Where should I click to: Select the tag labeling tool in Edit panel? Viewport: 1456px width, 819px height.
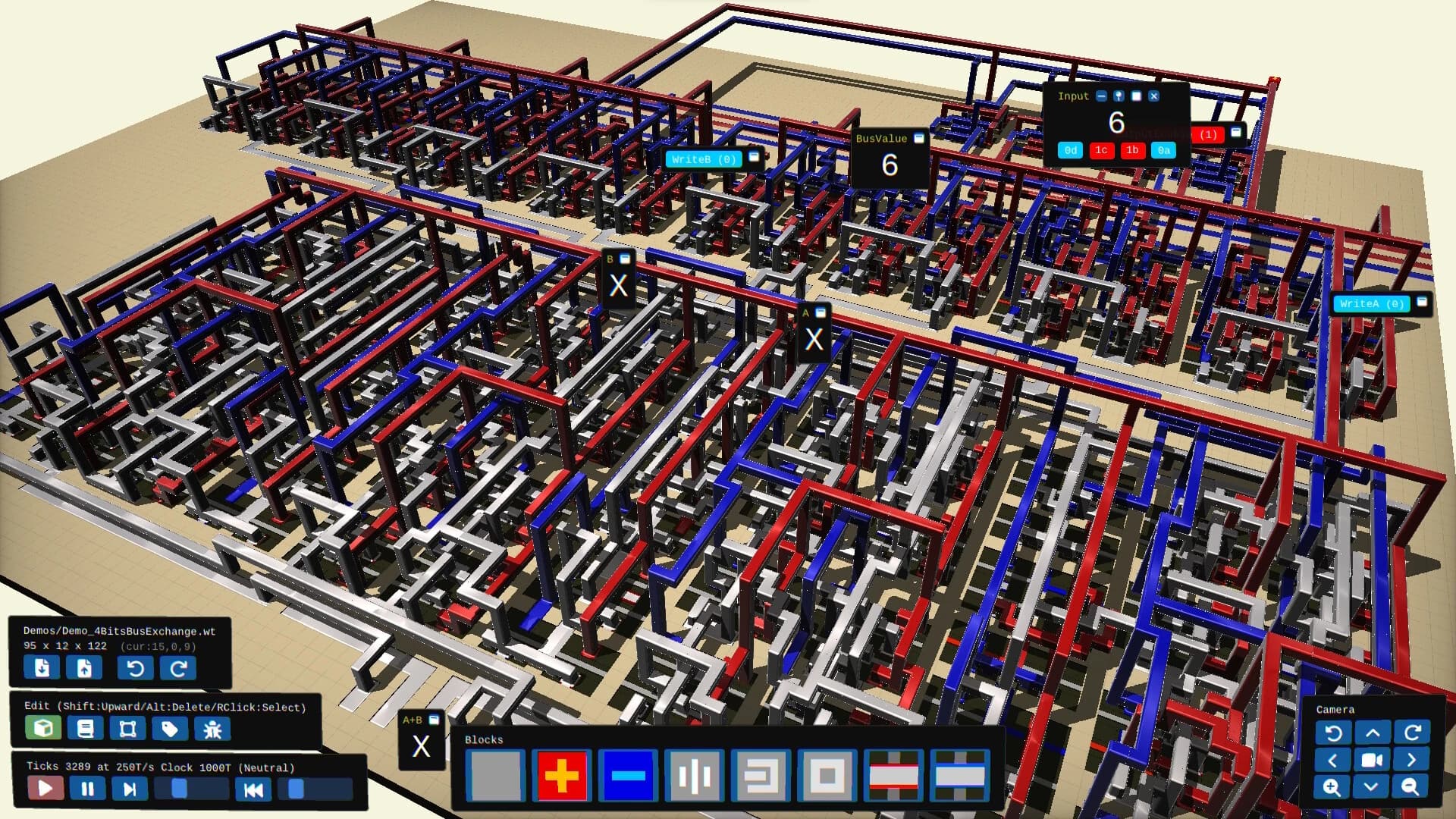click(171, 728)
